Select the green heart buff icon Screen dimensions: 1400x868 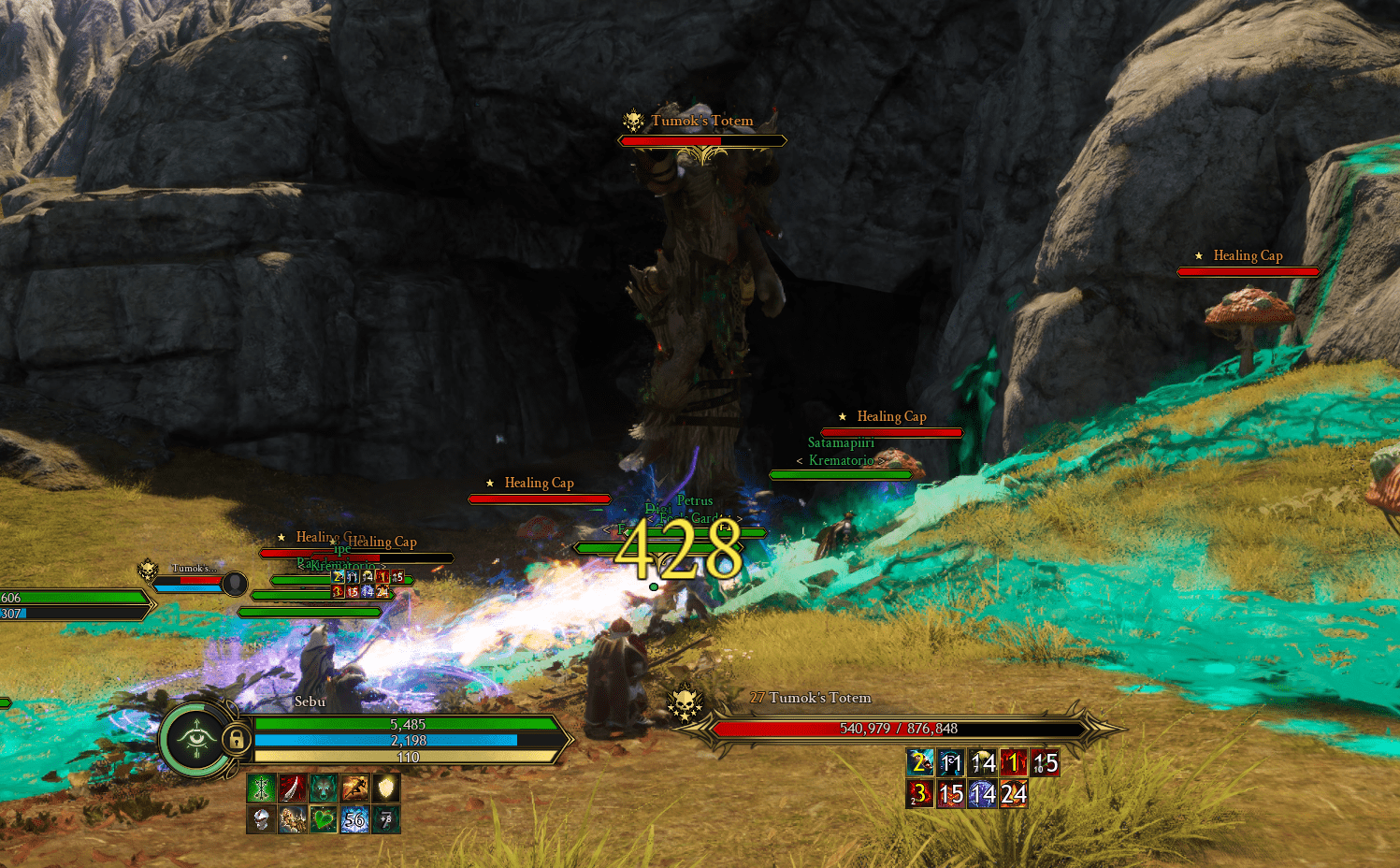(x=323, y=820)
